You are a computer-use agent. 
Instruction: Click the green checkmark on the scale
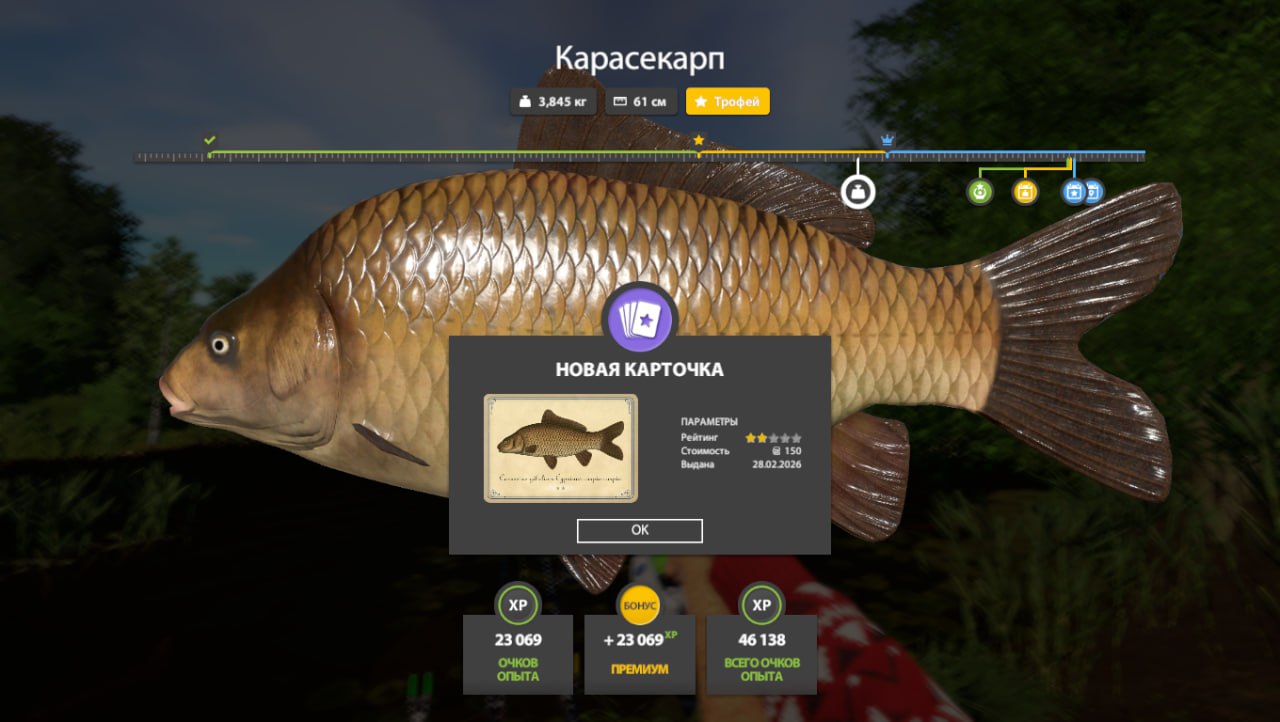click(x=209, y=141)
